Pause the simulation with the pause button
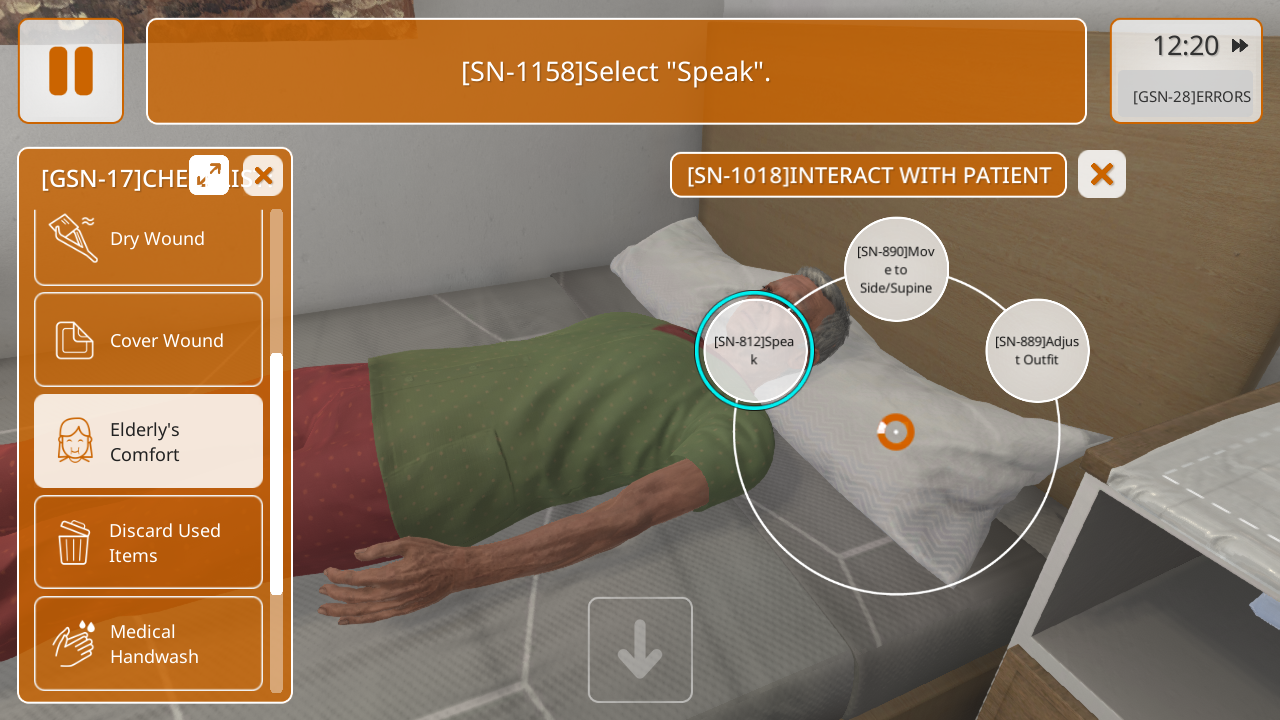Screen dimensions: 1280x720 [71, 71]
